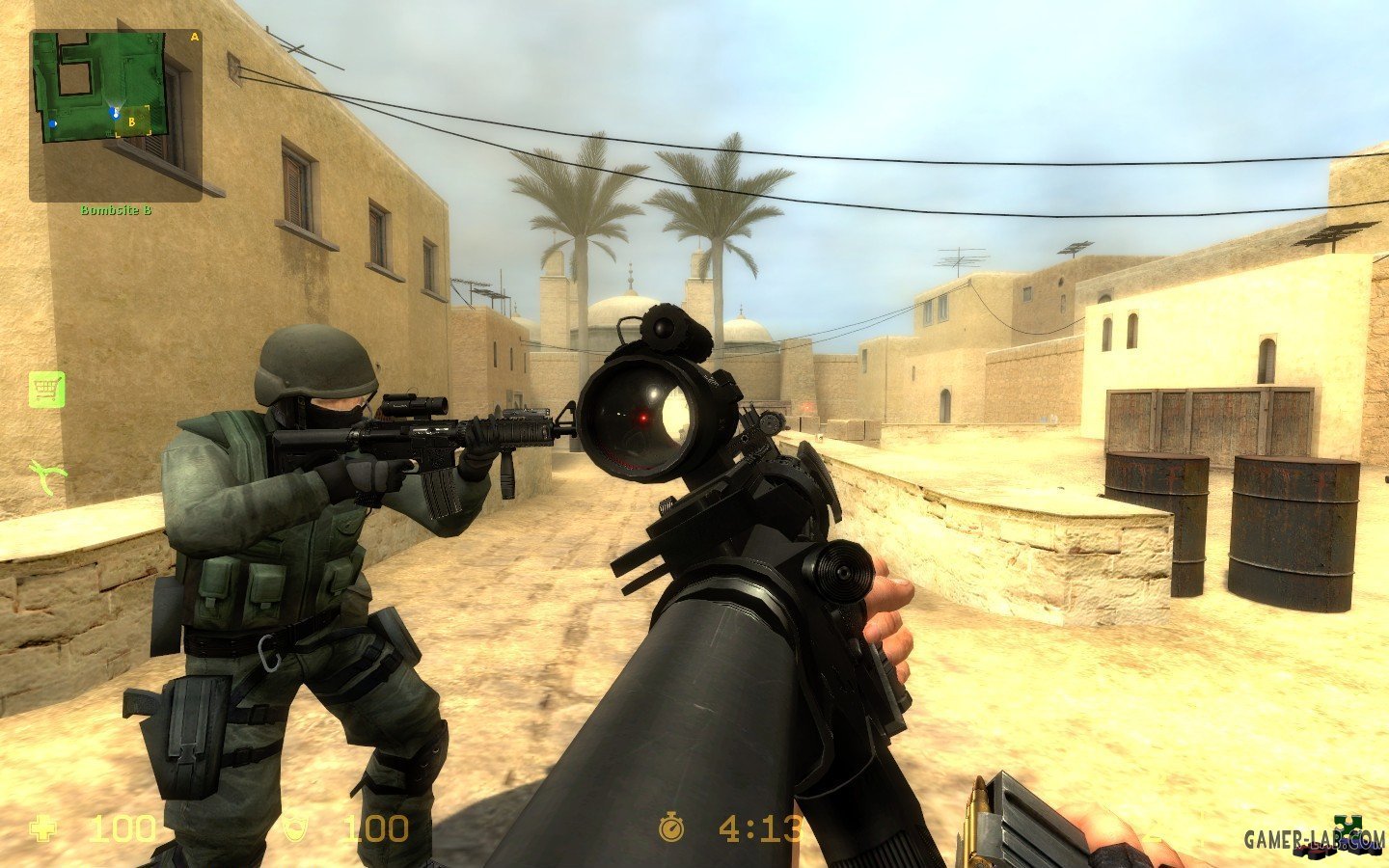Open the buy zone shopping cart icon

(x=46, y=390)
